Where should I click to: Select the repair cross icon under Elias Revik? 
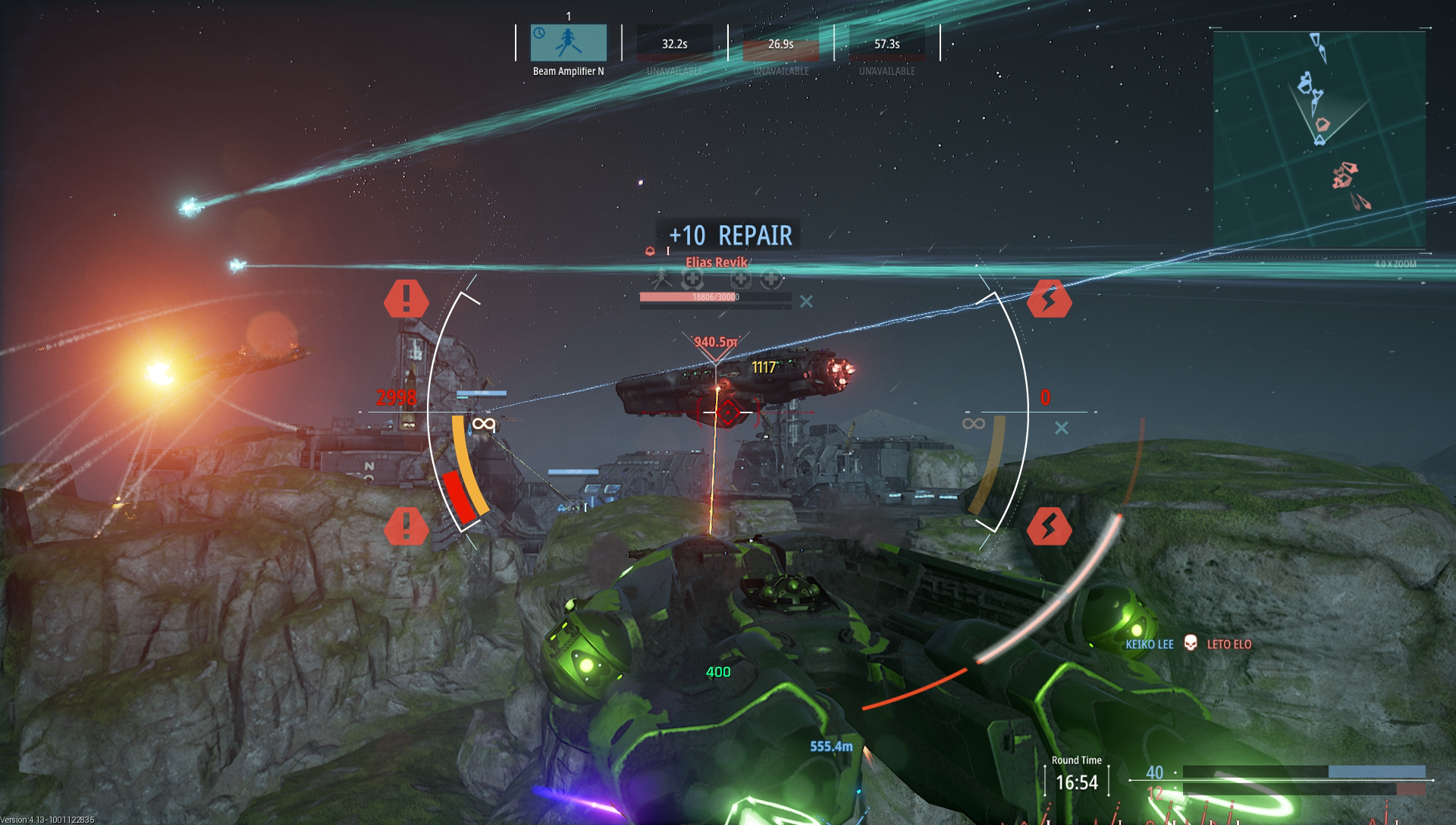click(x=692, y=279)
